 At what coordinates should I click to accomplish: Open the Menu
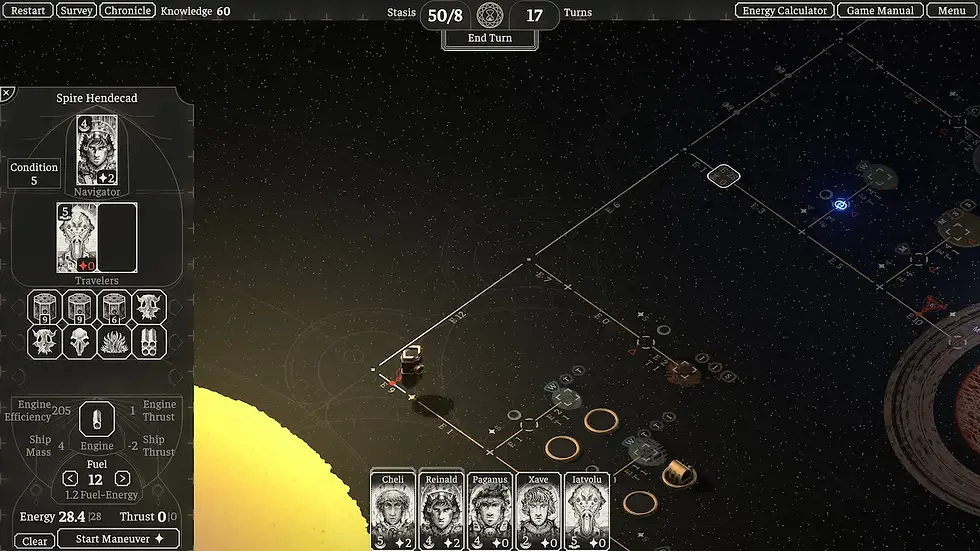tap(951, 11)
